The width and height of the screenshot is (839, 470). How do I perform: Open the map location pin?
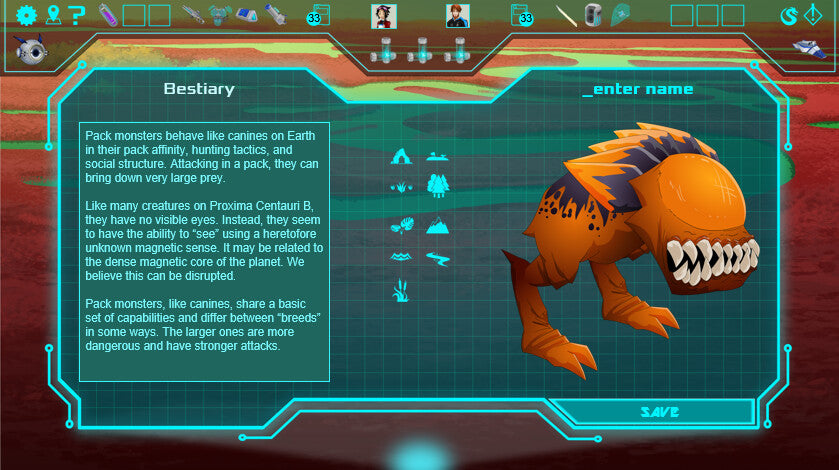(x=53, y=15)
